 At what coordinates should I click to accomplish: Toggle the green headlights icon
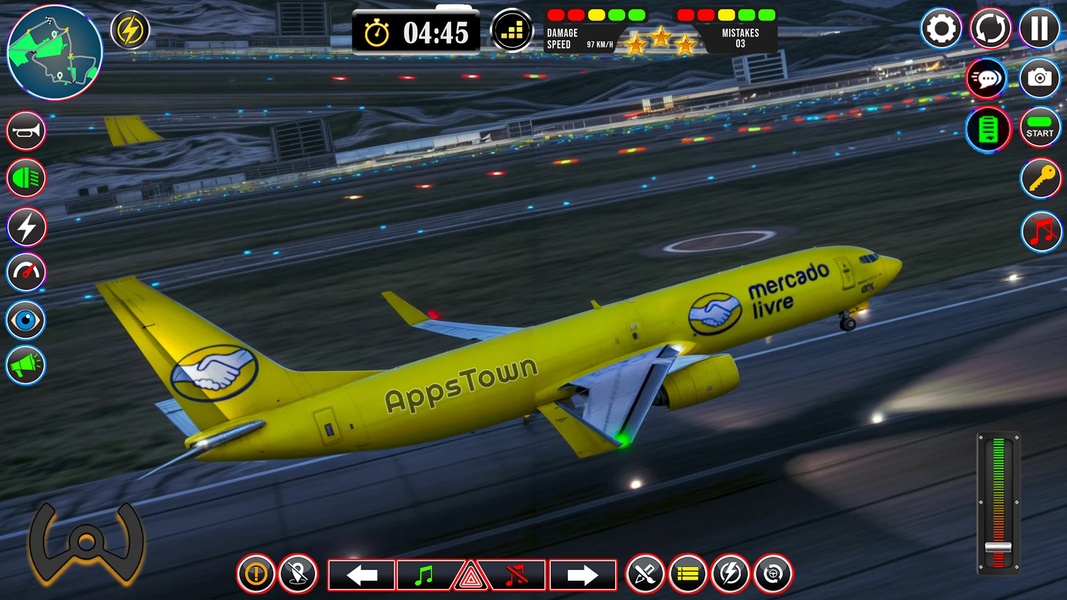tap(27, 179)
